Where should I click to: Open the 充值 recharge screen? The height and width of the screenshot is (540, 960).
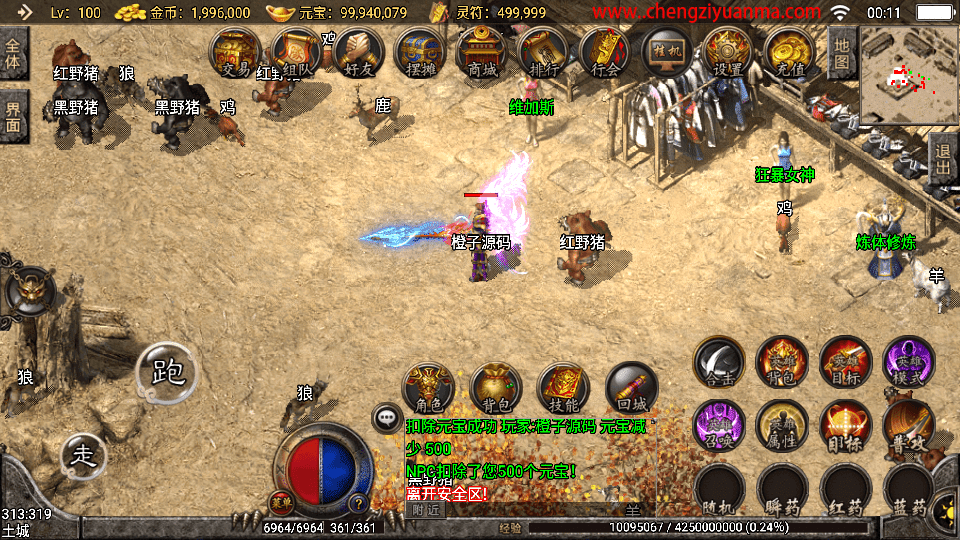[x=790, y=51]
